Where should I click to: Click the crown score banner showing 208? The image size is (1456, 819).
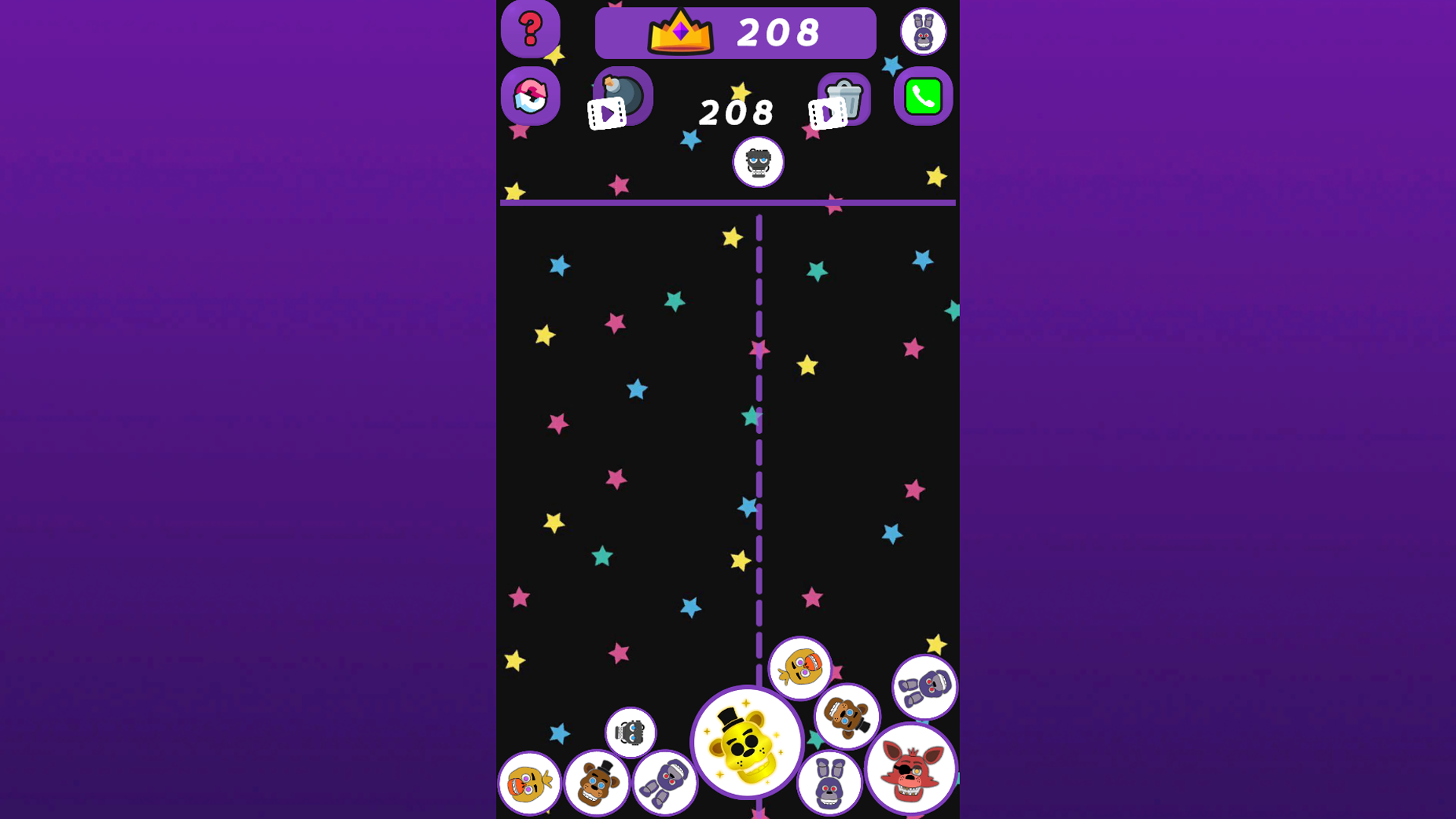tap(736, 32)
